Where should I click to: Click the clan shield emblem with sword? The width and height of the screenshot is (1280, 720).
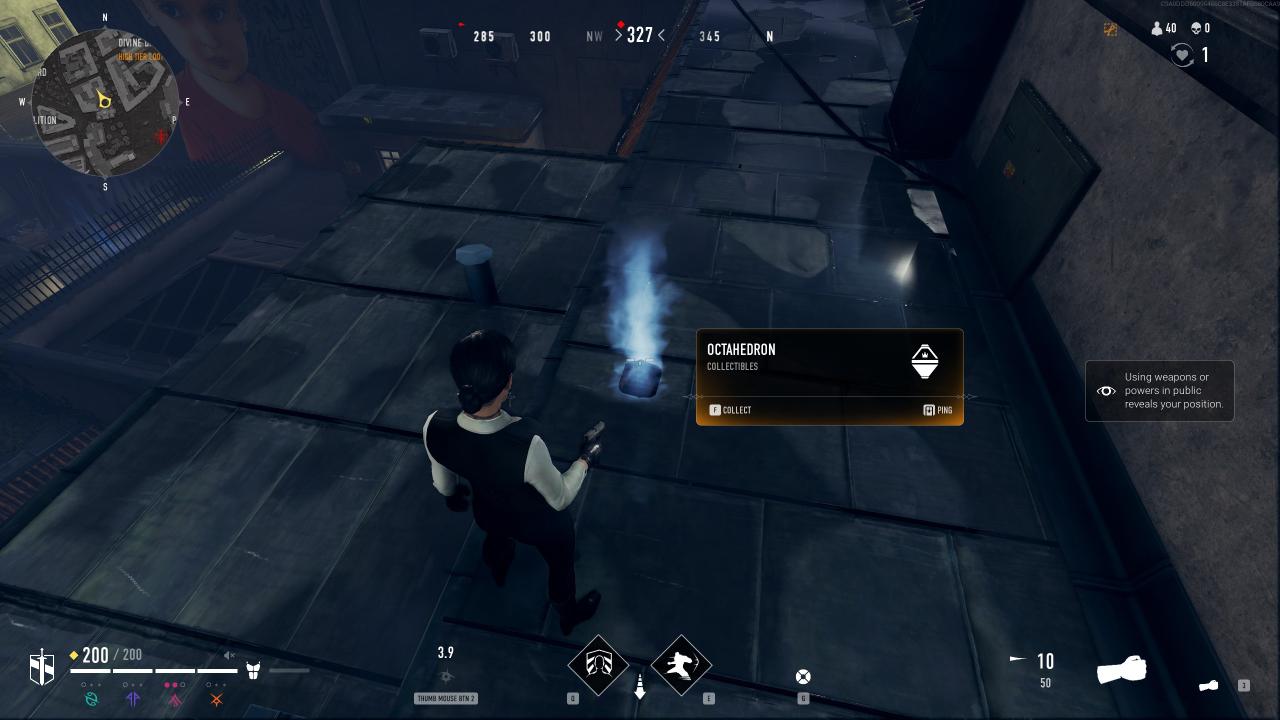tap(42, 666)
